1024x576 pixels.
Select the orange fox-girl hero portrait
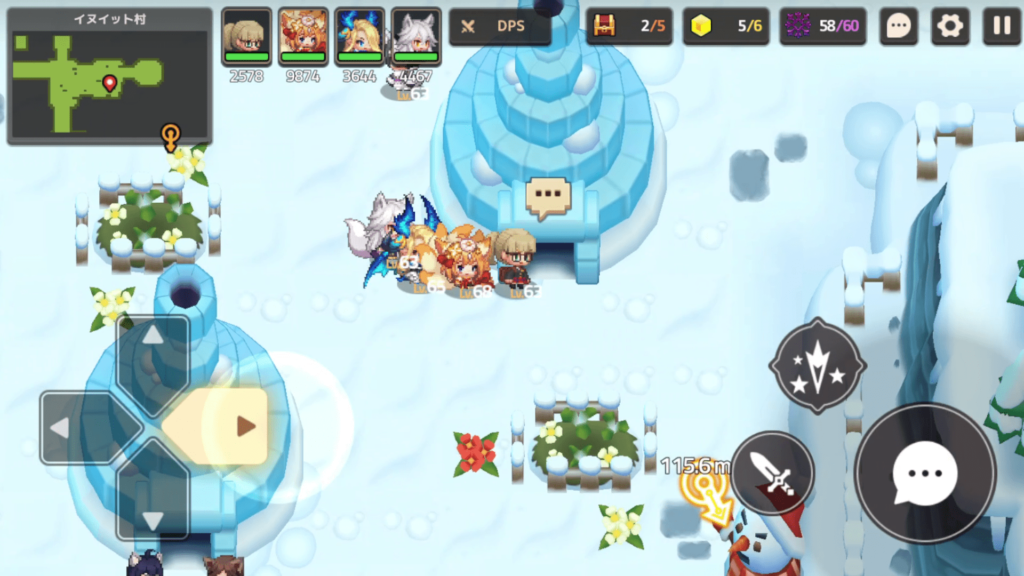[x=303, y=37]
